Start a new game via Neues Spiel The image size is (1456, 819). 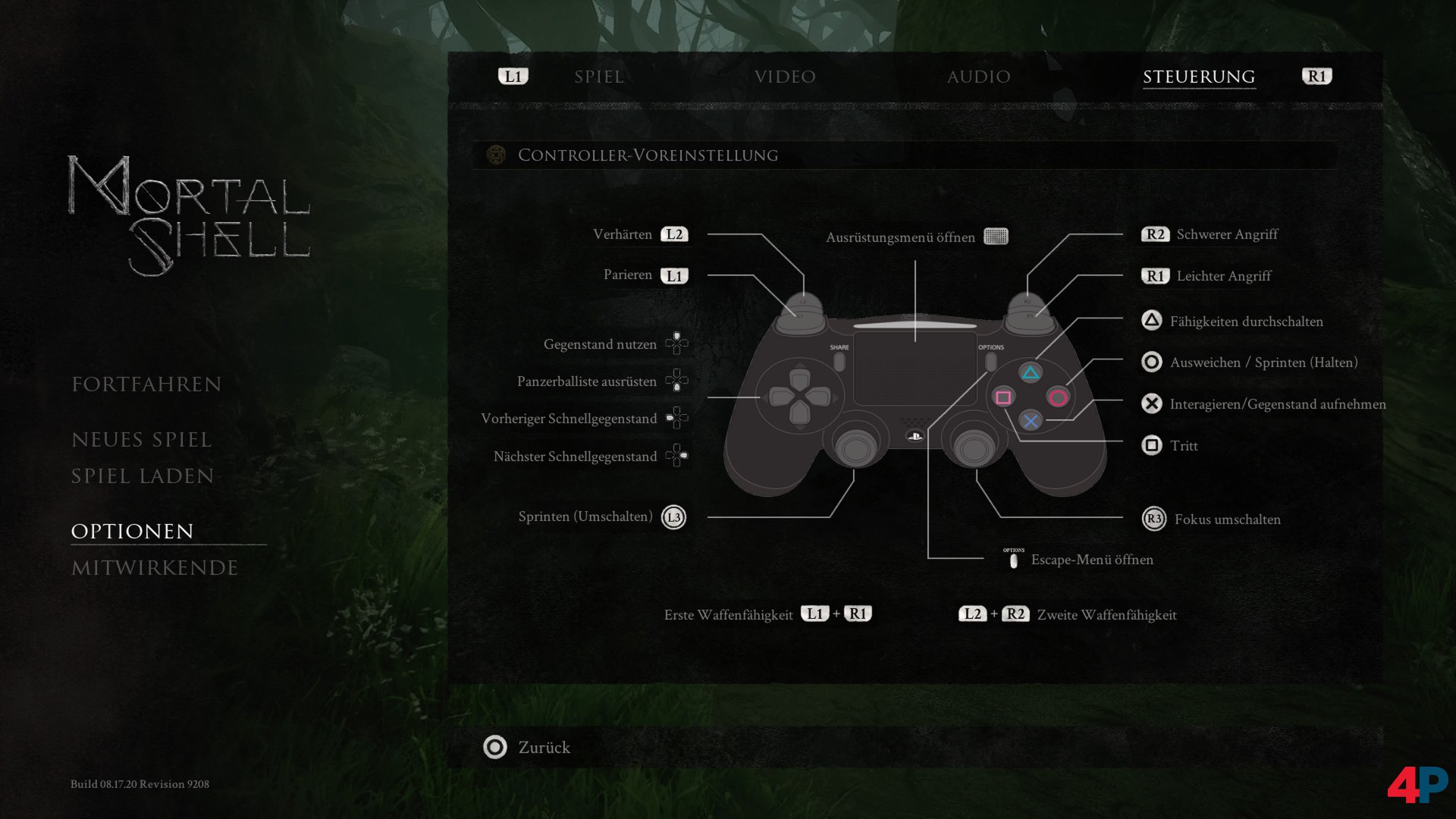[x=141, y=440]
